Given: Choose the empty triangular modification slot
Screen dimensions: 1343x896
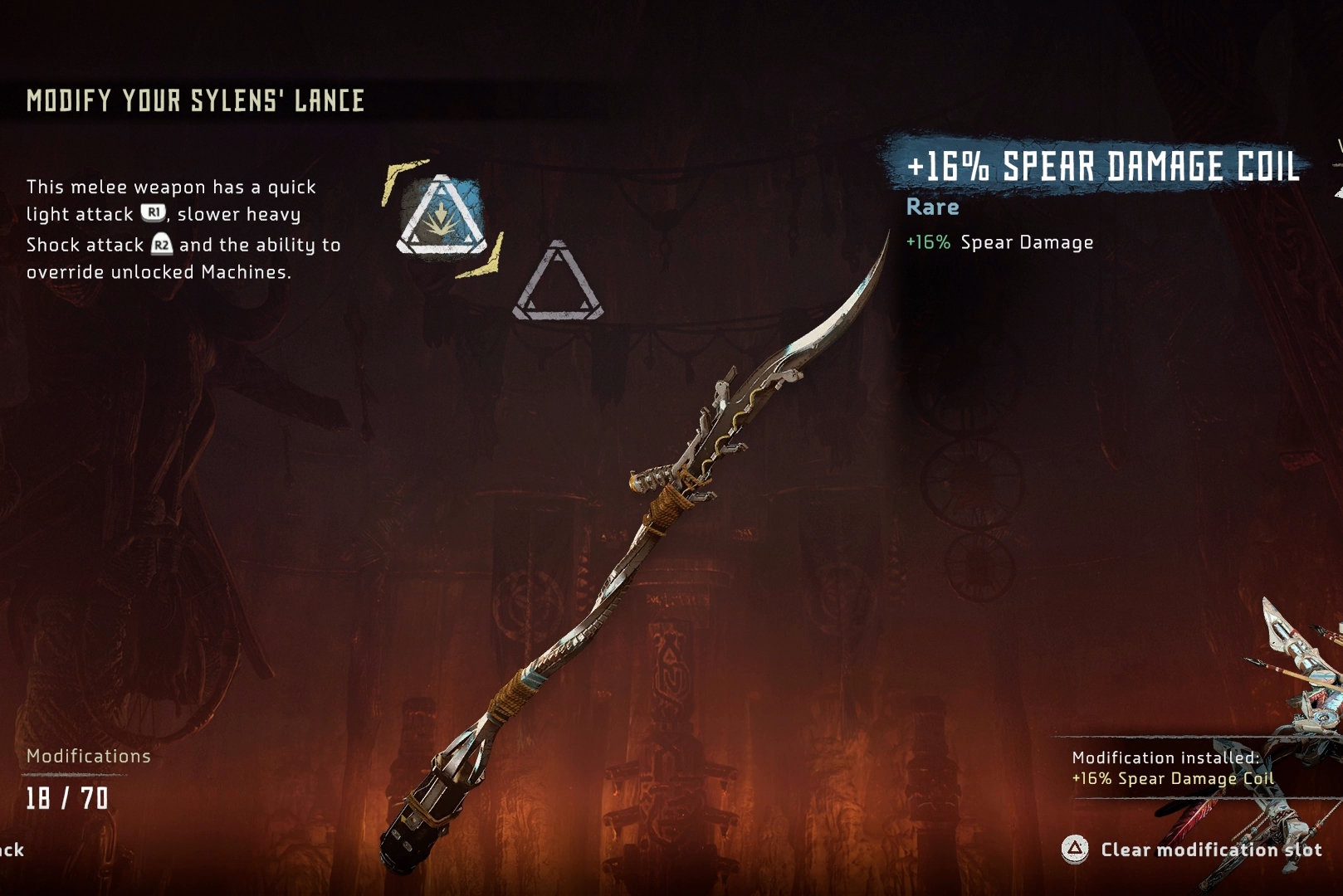Looking at the screenshot, I should 558,285.
